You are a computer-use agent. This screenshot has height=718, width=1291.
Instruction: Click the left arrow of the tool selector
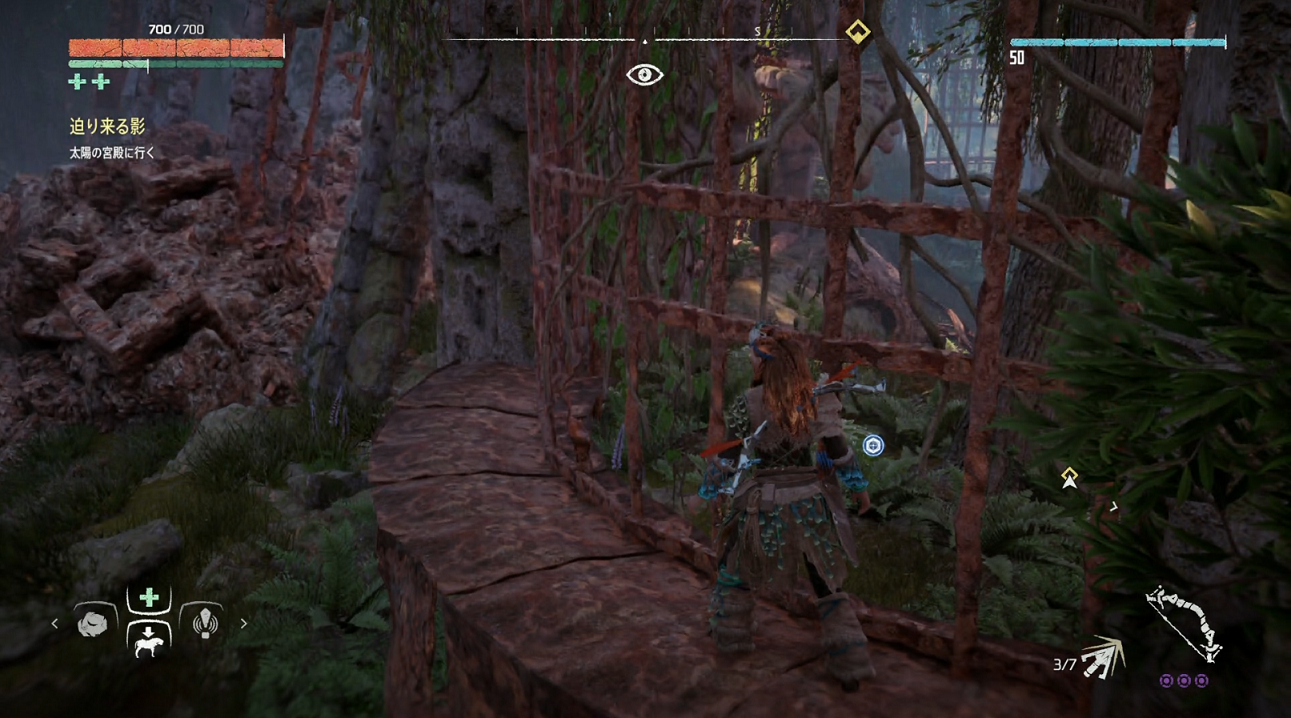[x=55, y=624]
